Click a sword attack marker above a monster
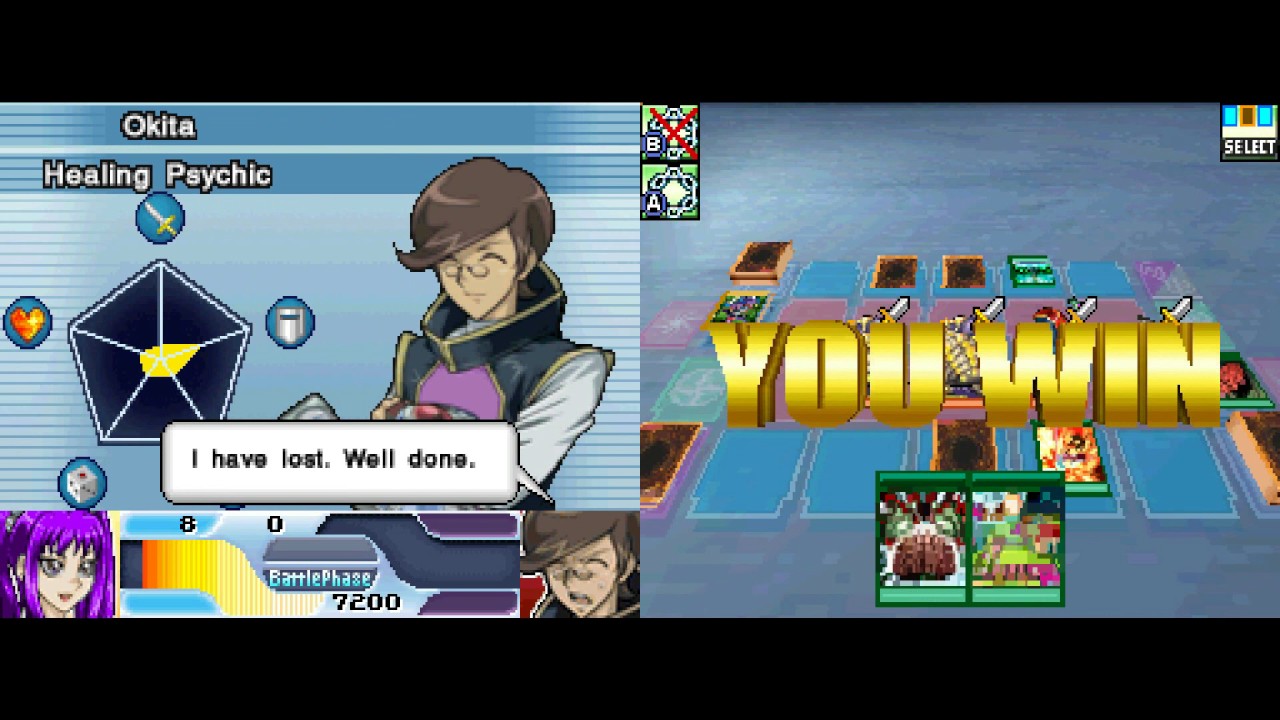Screen dimensions: 1280x720 click(x=893, y=310)
